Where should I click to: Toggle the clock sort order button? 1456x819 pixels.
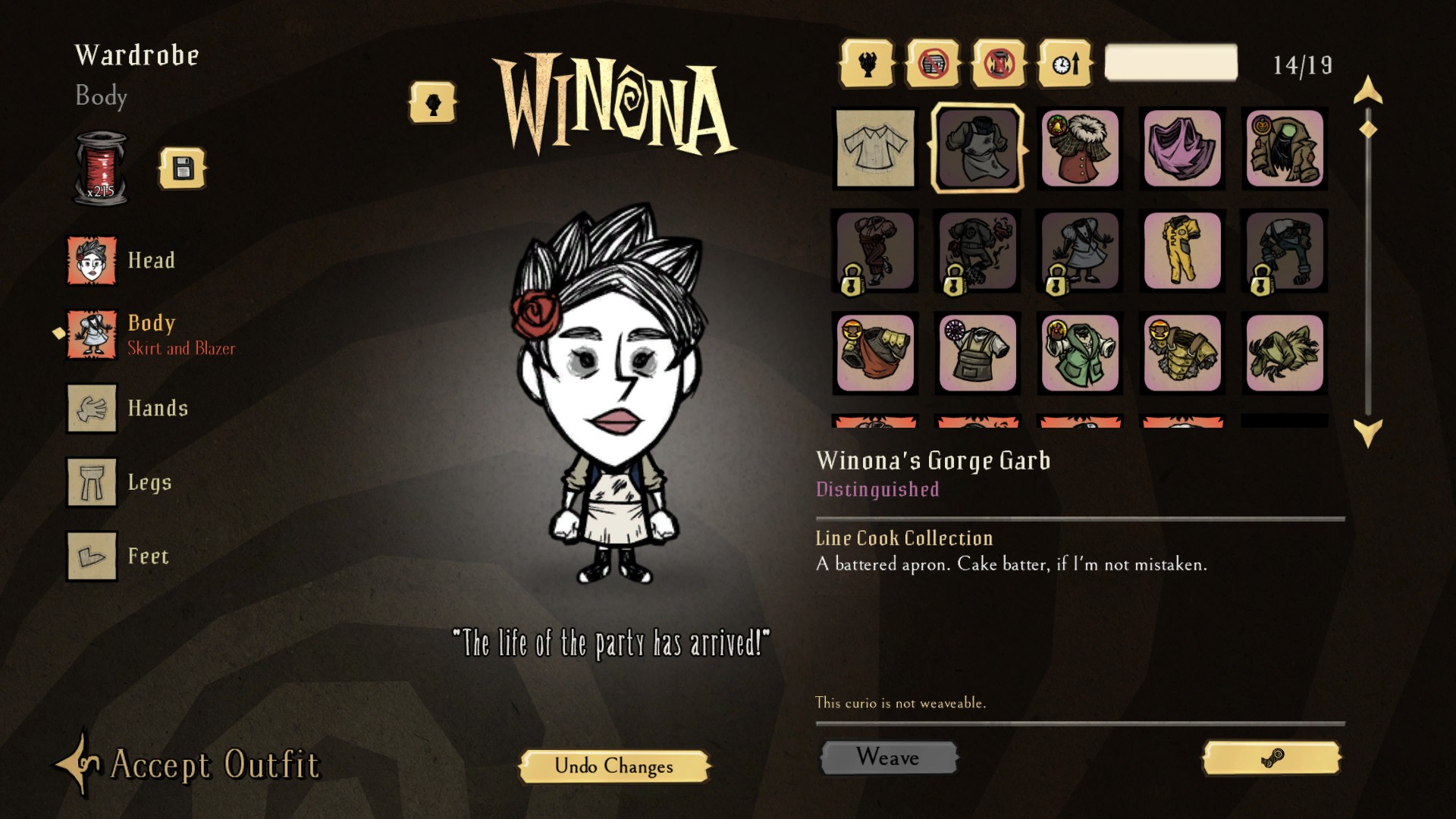click(1065, 64)
